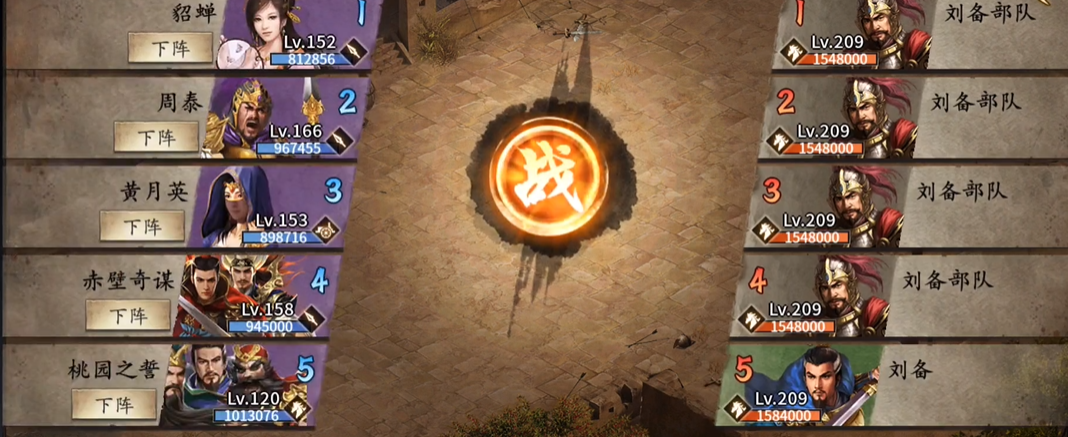Screen dimensions: 1068x437
Task: Click 下阵 on the 赤壁奇谋 row
Action: point(128,315)
